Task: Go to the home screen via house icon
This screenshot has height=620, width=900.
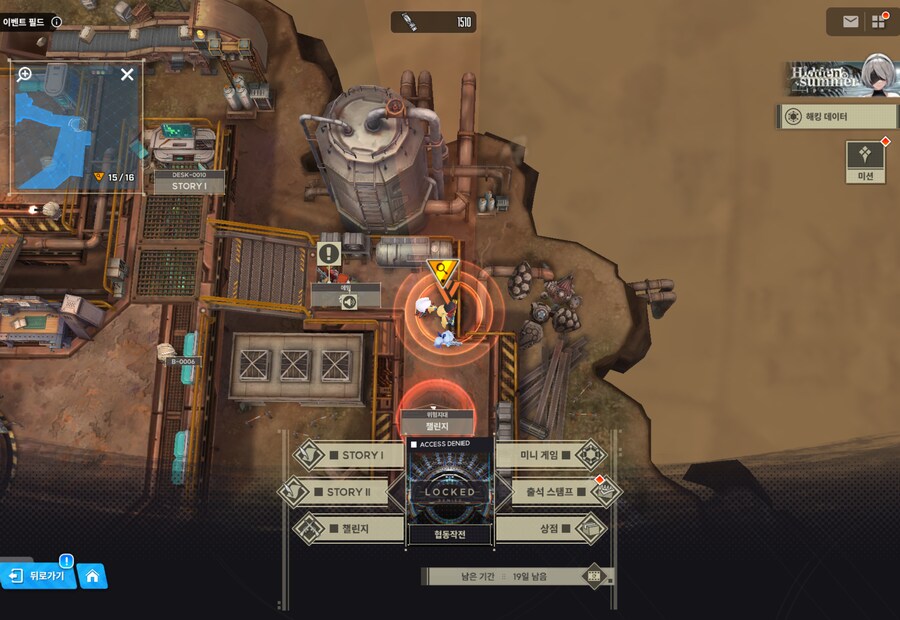Action: (x=92, y=576)
